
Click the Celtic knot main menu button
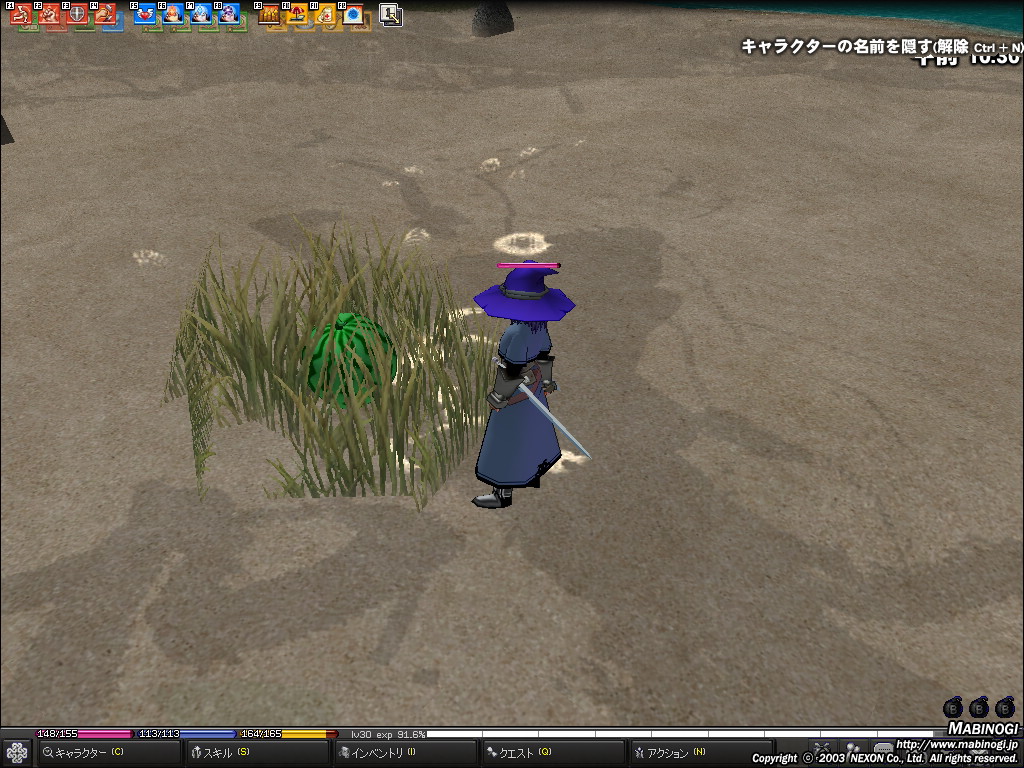click(16, 752)
